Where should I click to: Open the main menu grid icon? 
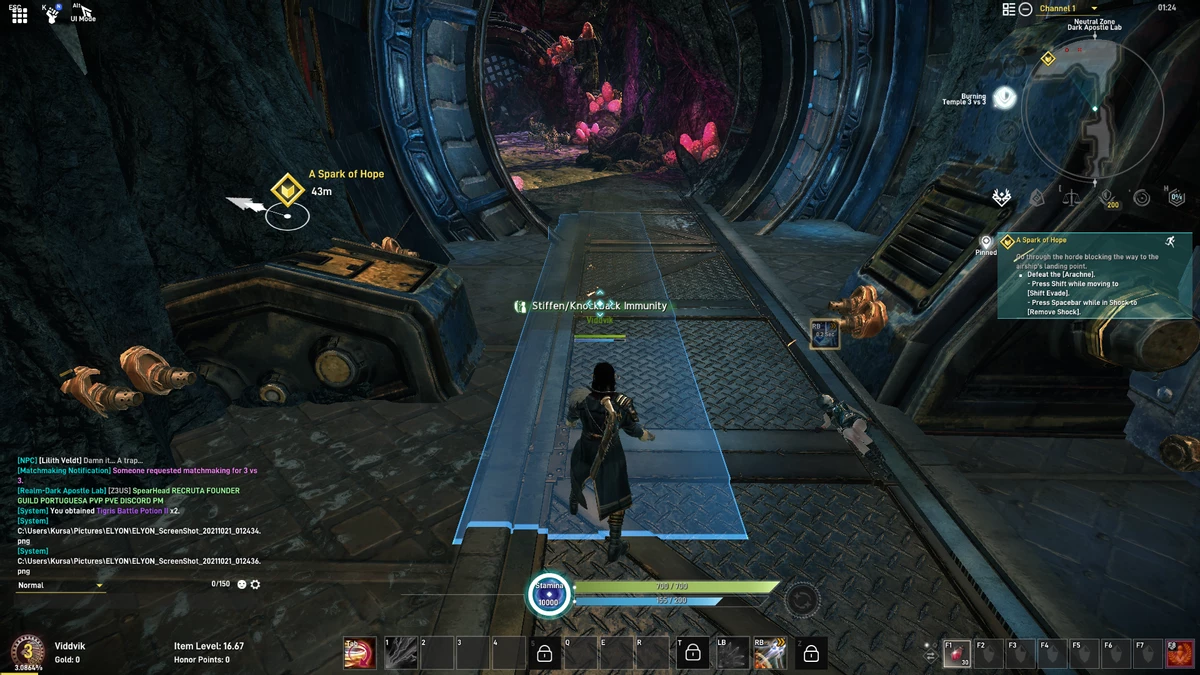tap(19, 15)
